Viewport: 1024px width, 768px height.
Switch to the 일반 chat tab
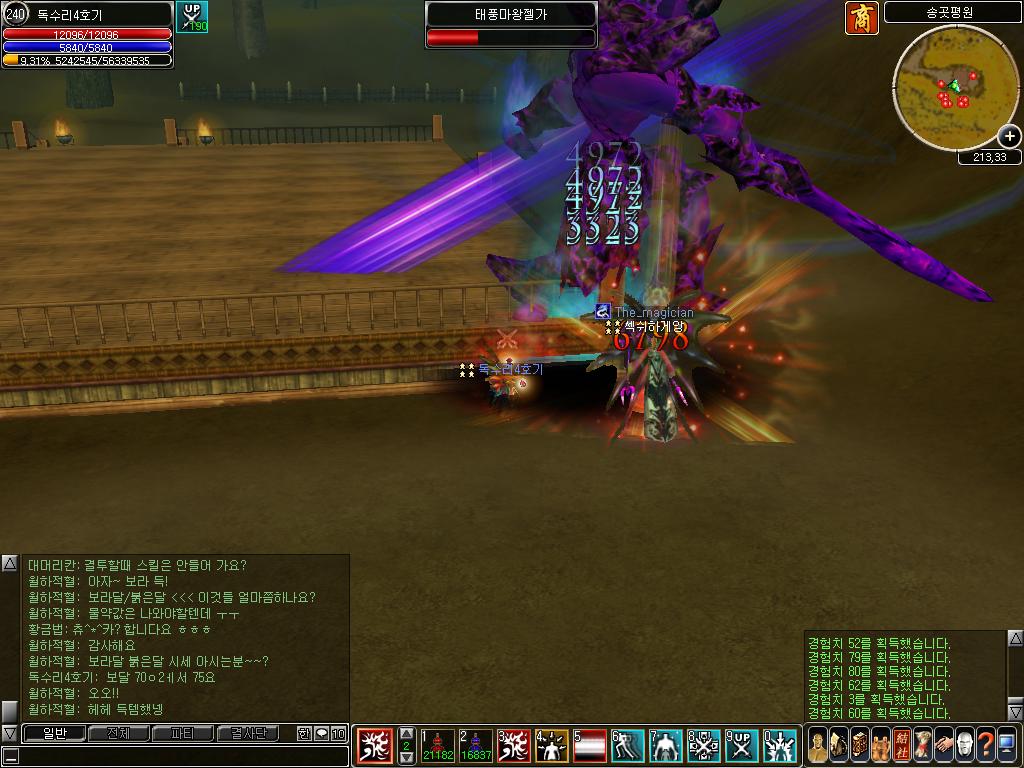[x=53, y=733]
